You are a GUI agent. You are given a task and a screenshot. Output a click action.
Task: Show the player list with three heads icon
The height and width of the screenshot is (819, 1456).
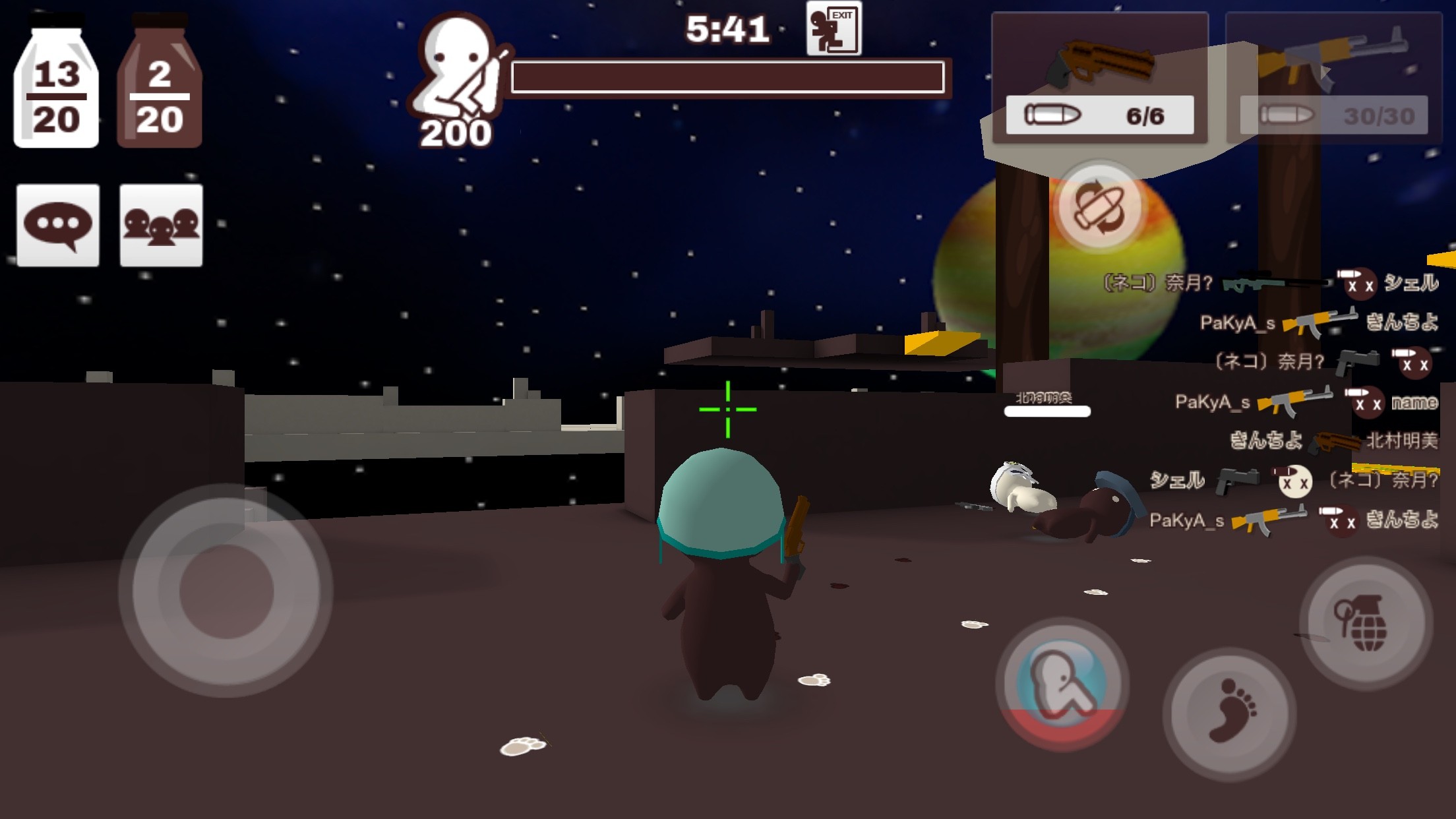point(161,226)
